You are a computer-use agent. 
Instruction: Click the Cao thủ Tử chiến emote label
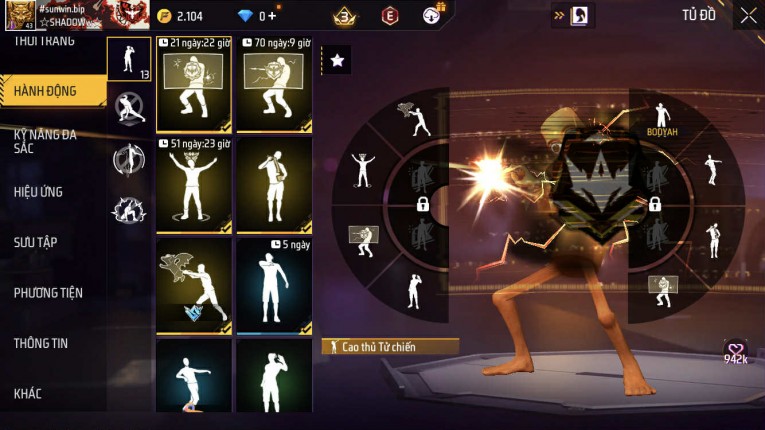(x=390, y=347)
